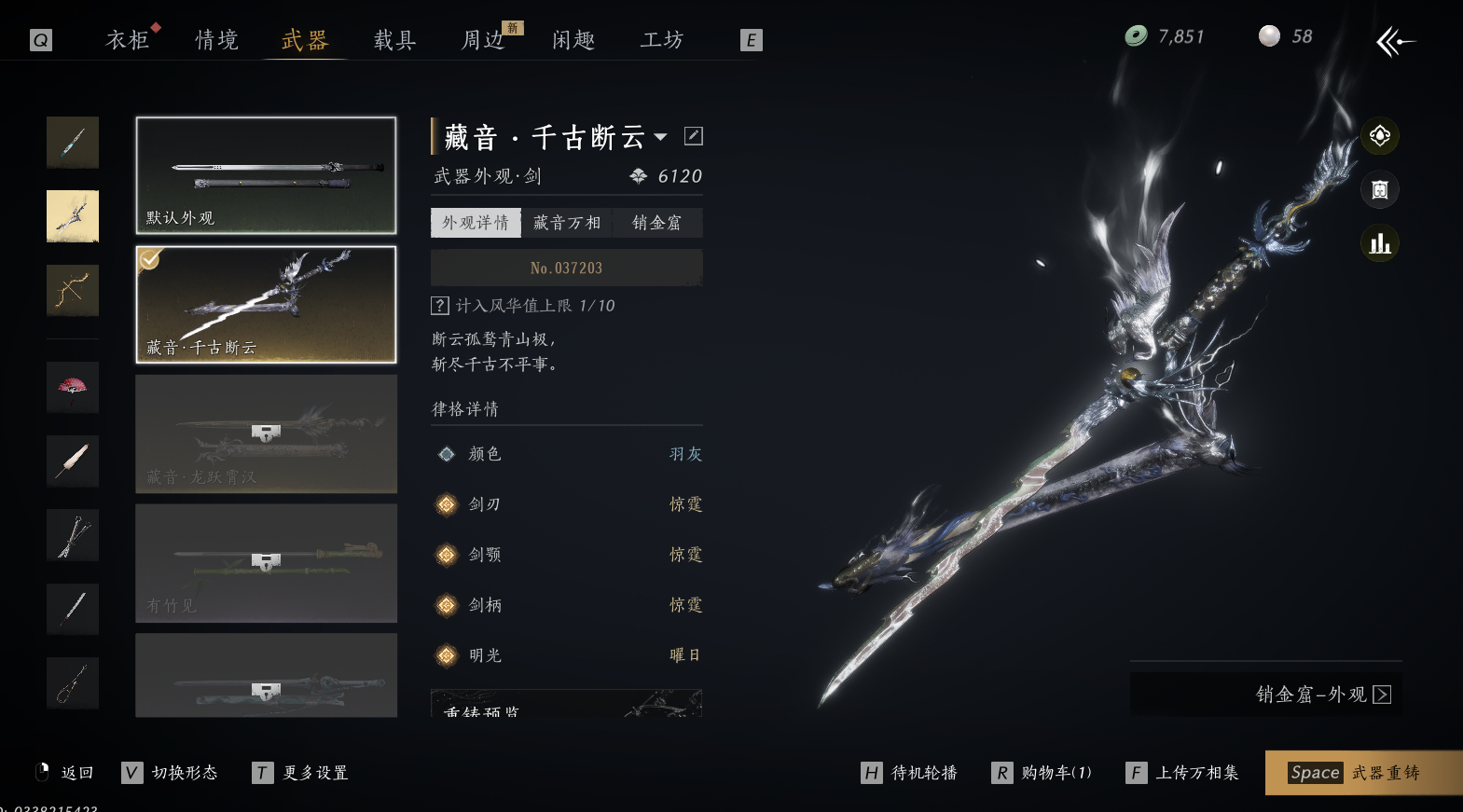Image resolution: width=1463 pixels, height=812 pixels.
Task: Open the 衣柜 wardrobe tab
Action: (x=128, y=40)
